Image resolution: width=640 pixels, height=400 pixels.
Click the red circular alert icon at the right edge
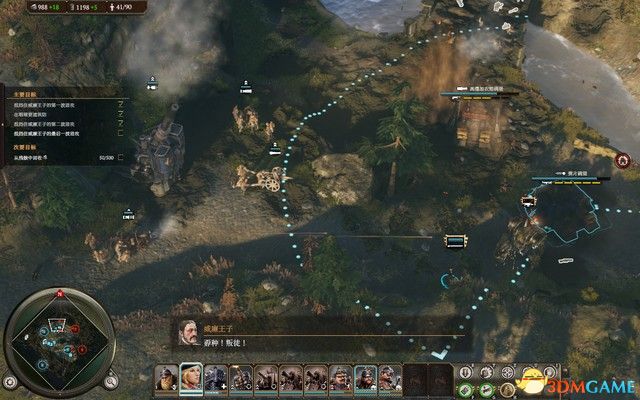click(x=624, y=160)
